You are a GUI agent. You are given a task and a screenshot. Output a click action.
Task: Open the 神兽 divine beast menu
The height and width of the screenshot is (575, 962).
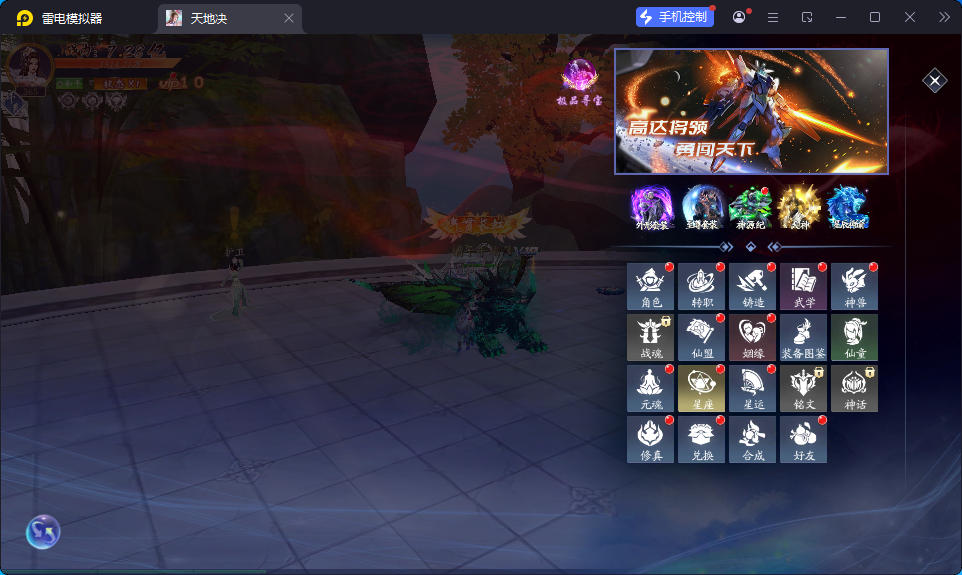tap(855, 286)
